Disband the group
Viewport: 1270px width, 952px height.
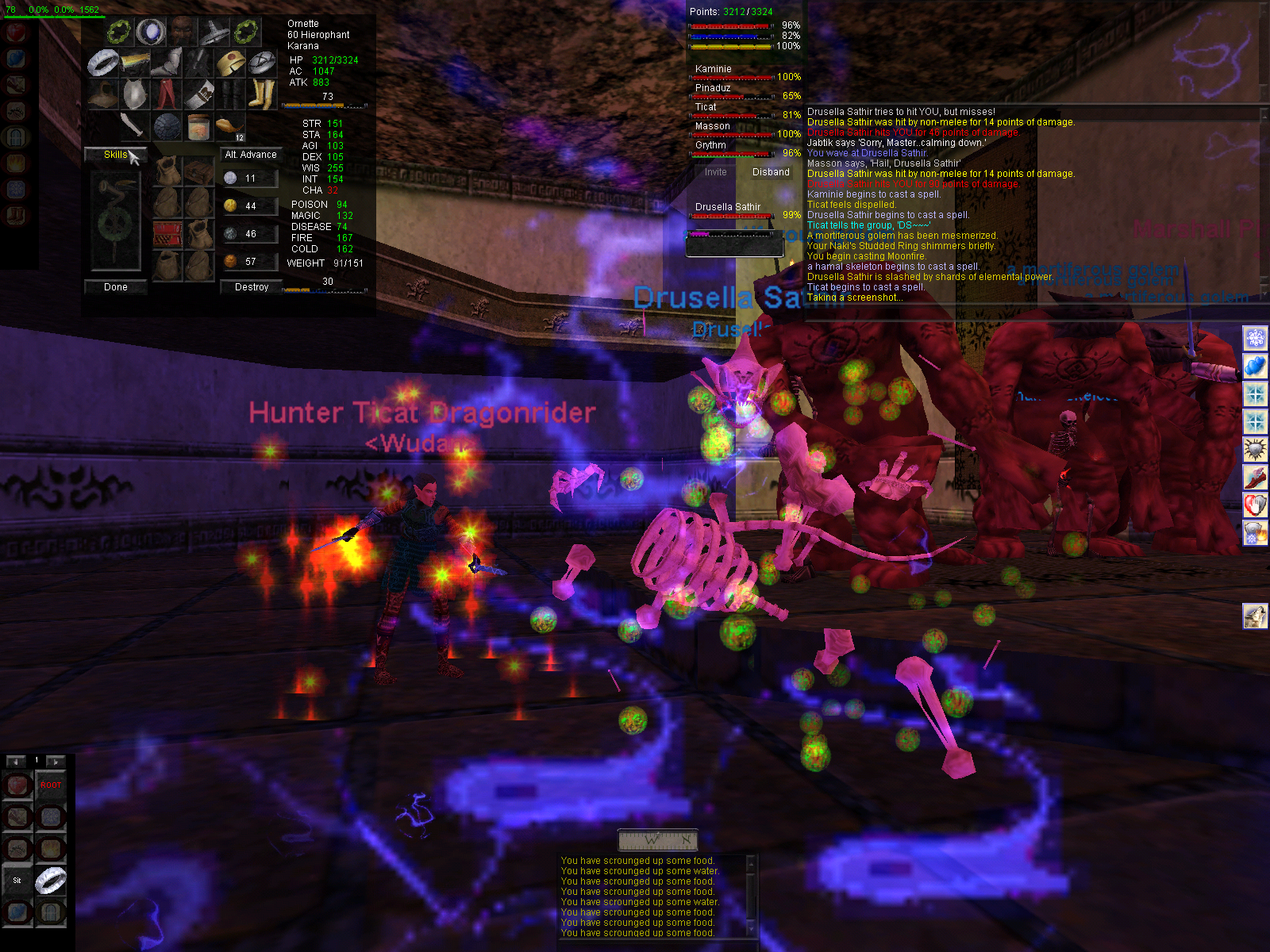(x=771, y=172)
